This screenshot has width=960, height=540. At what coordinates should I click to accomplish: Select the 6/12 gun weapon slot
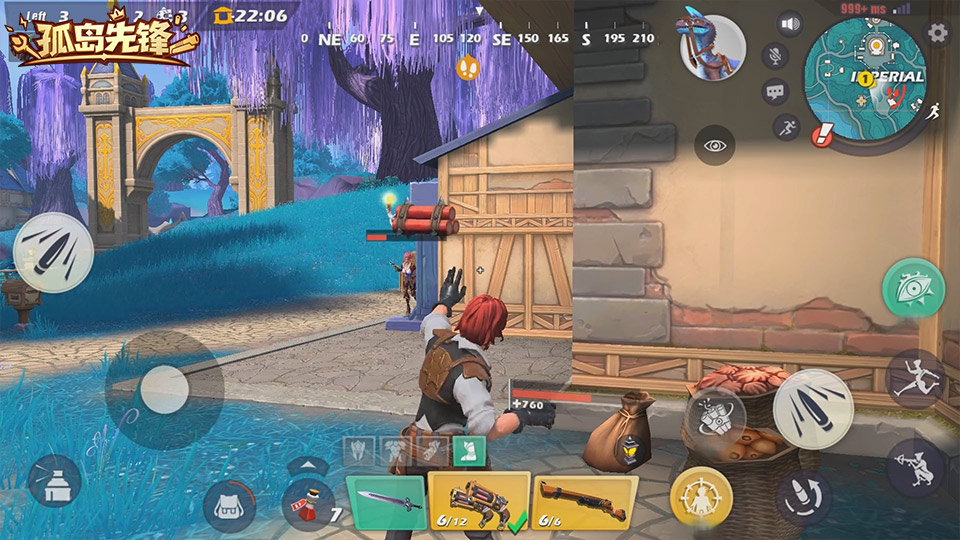click(478, 499)
